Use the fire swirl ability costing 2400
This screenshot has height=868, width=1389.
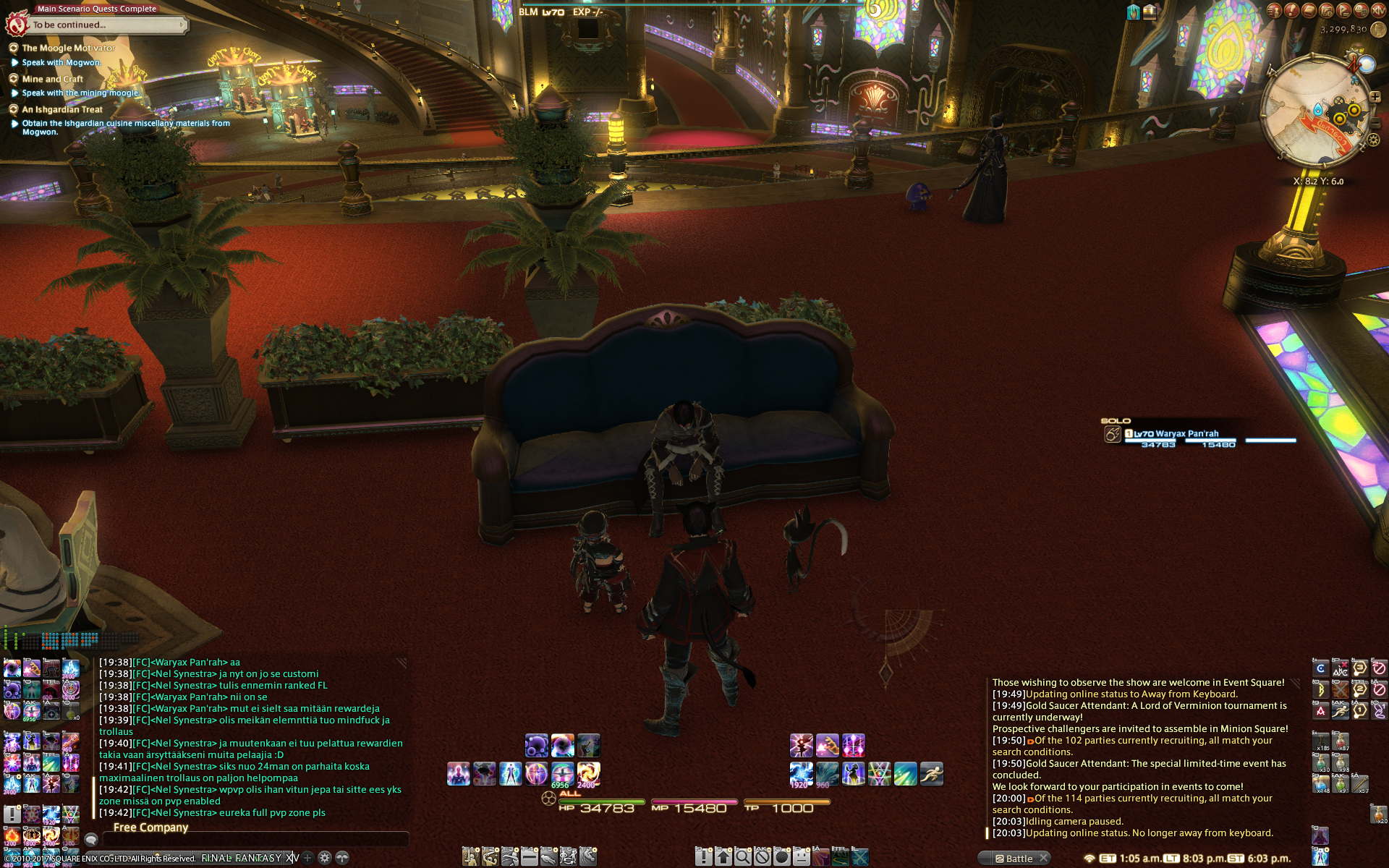(588, 773)
